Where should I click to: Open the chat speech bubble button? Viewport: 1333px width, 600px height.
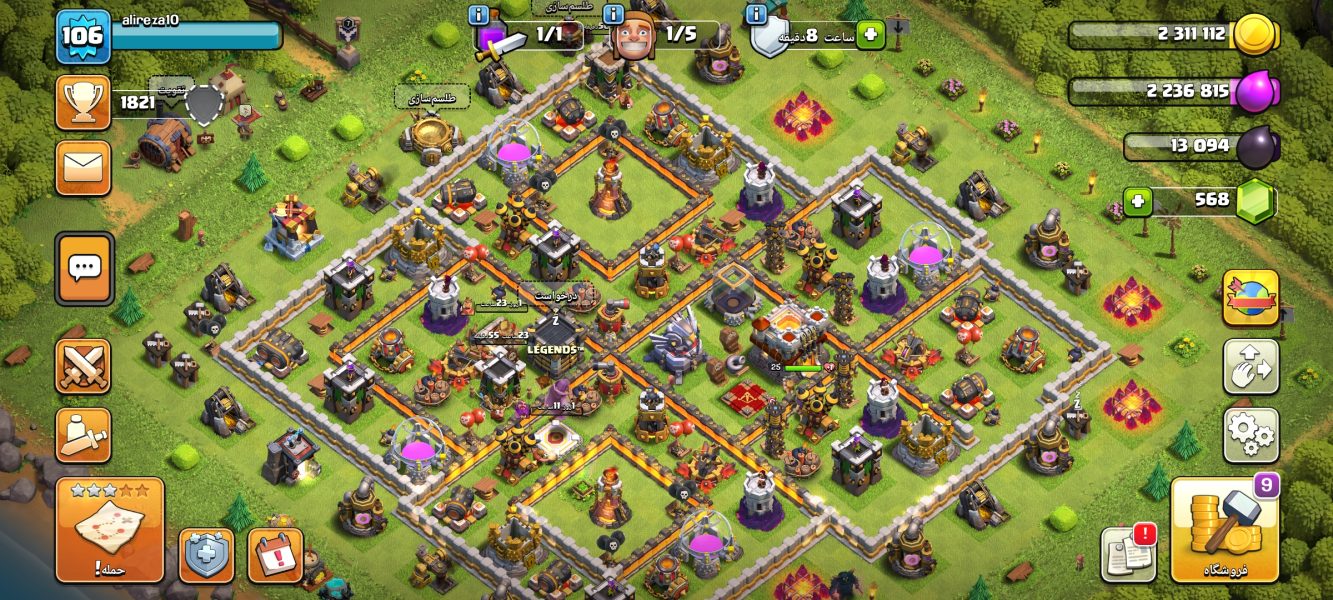[84, 268]
